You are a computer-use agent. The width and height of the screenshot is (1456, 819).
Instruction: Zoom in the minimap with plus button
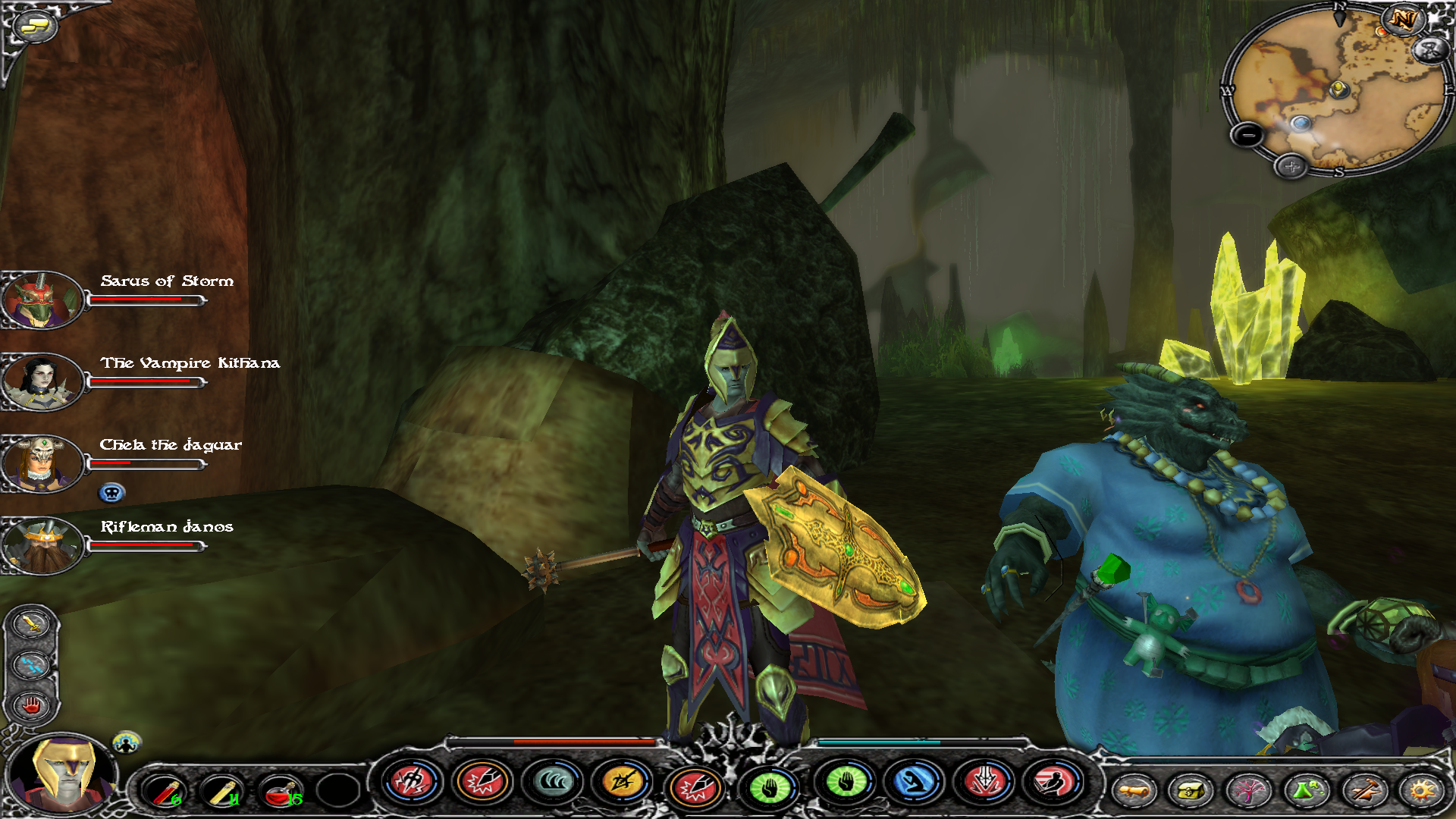1291,166
